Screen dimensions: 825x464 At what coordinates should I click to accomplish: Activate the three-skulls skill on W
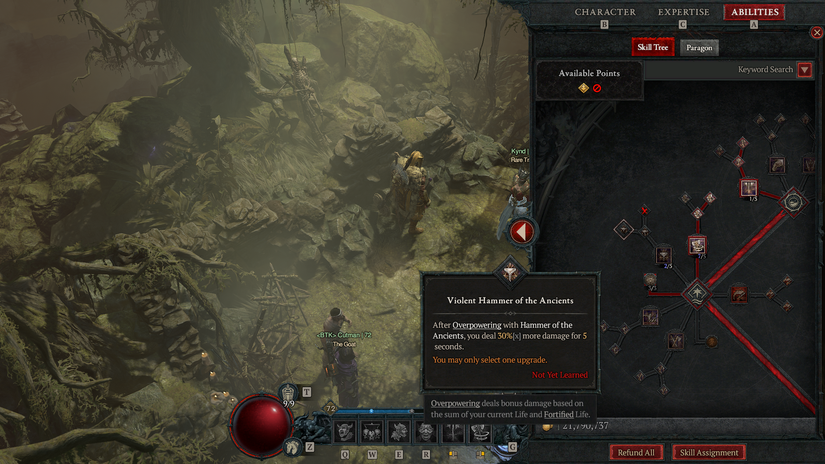(372, 431)
